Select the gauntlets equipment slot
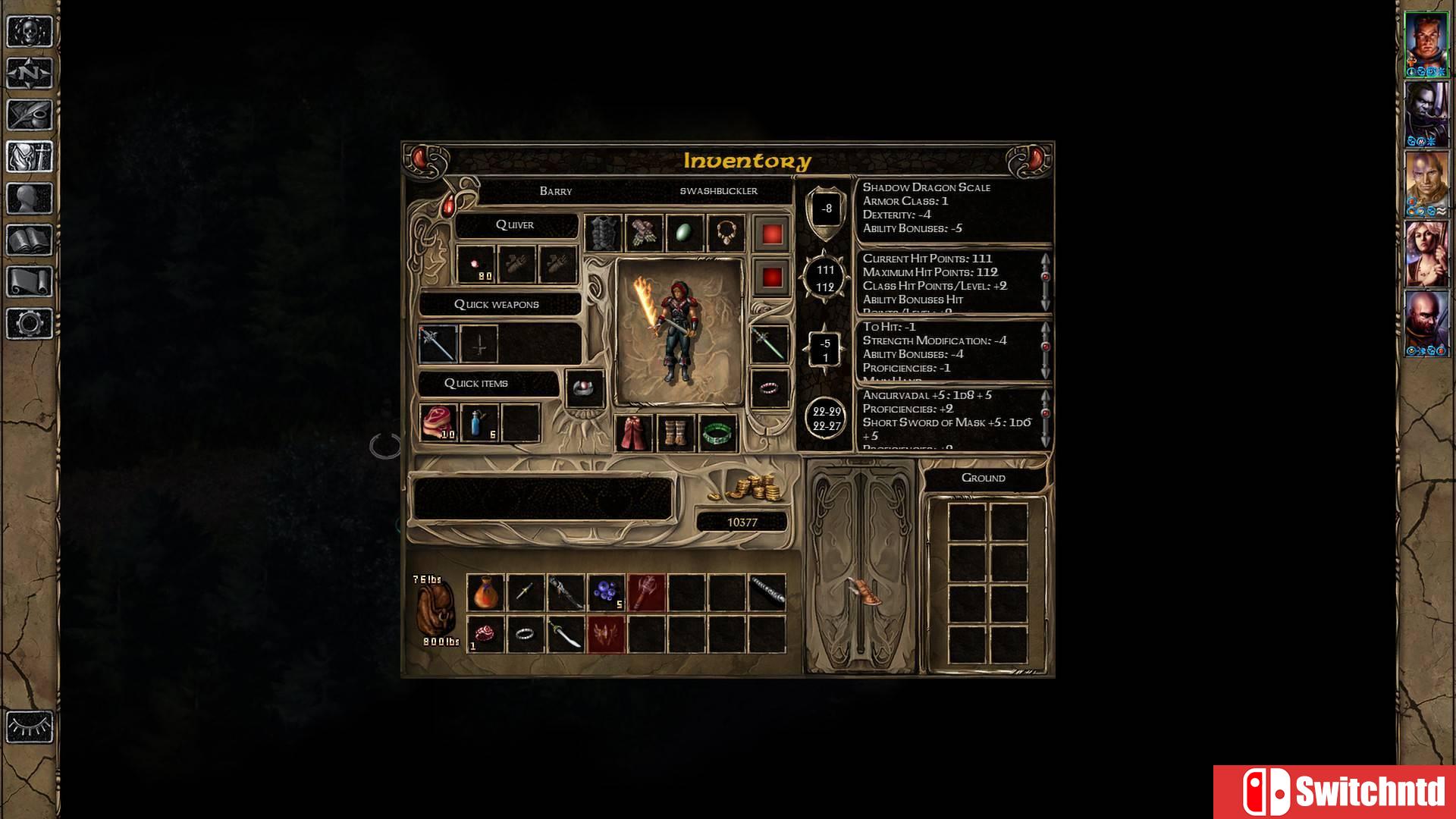The height and width of the screenshot is (819, 1456). pos(646,231)
